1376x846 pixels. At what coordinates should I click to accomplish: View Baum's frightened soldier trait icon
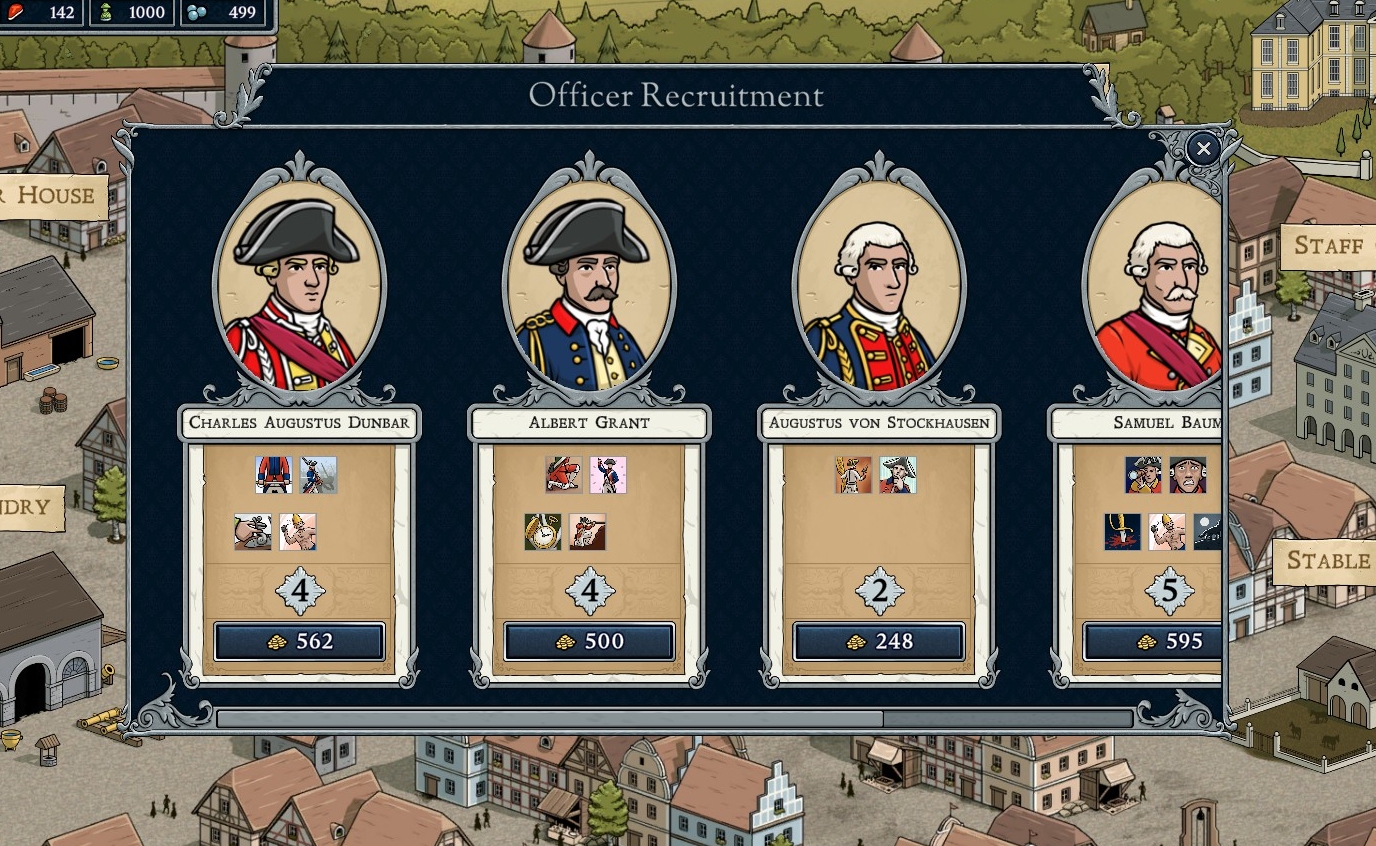click(1188, 475)
